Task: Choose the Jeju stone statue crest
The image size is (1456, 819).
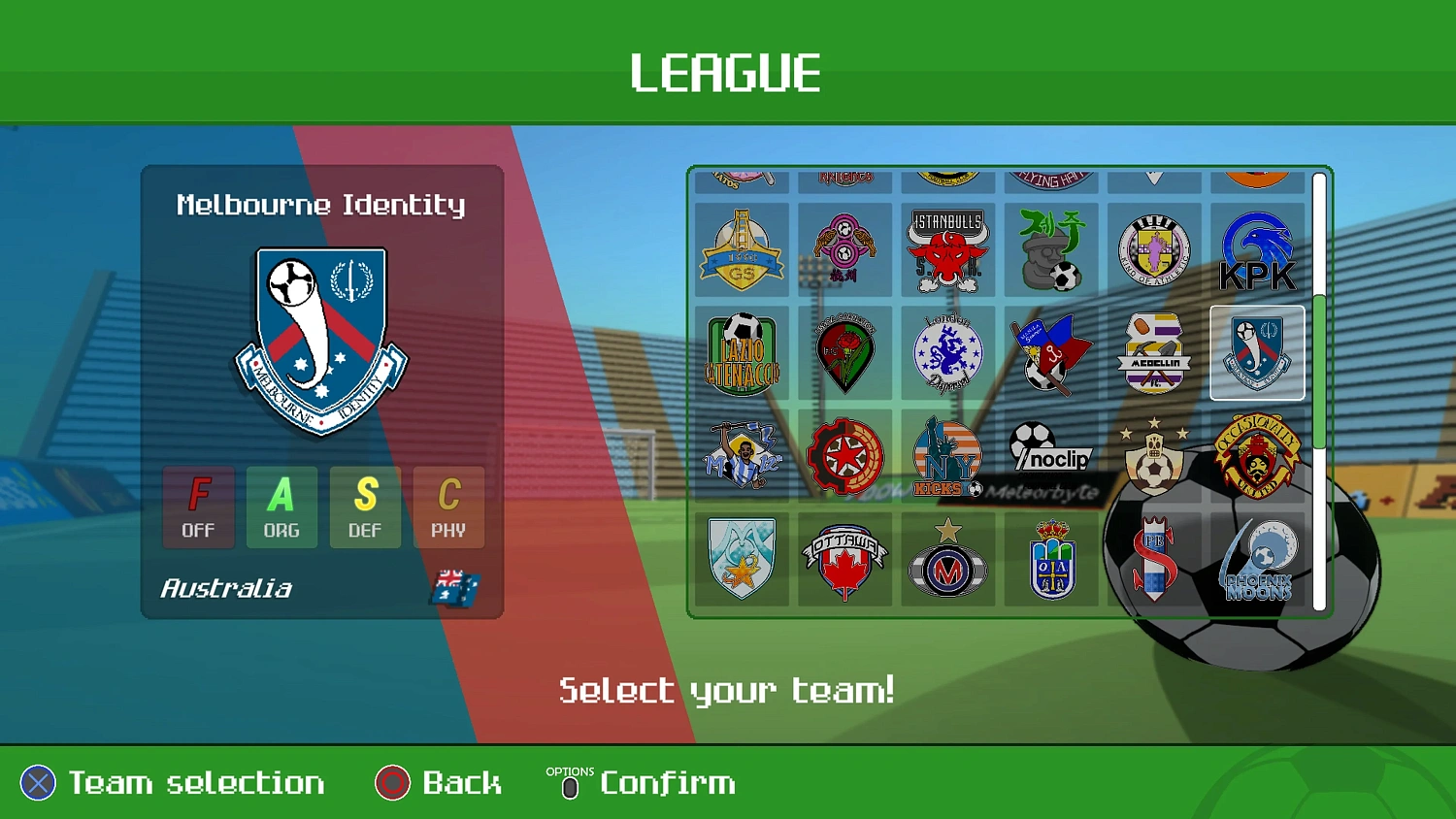Action: 1051,249
